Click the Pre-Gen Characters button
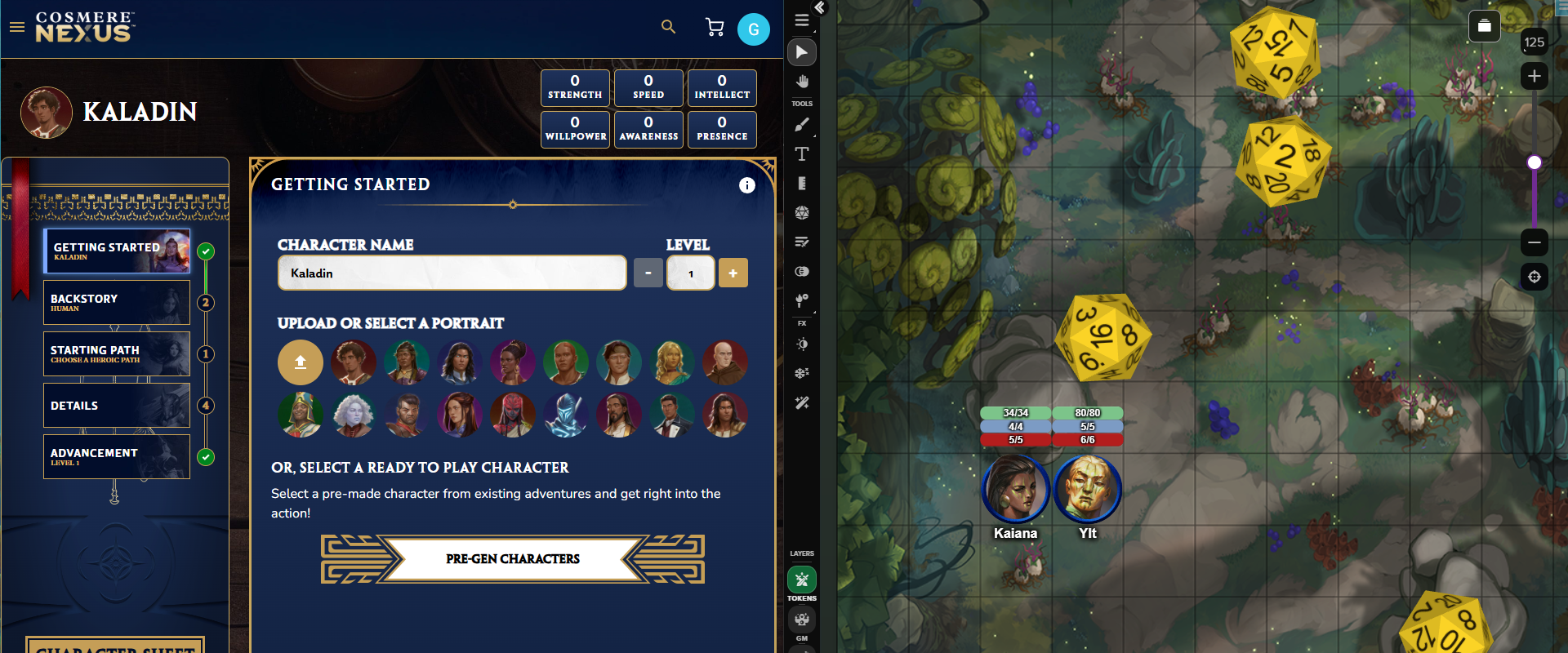The height and width of the screenshot is (653, 1568). pos(512,558)
